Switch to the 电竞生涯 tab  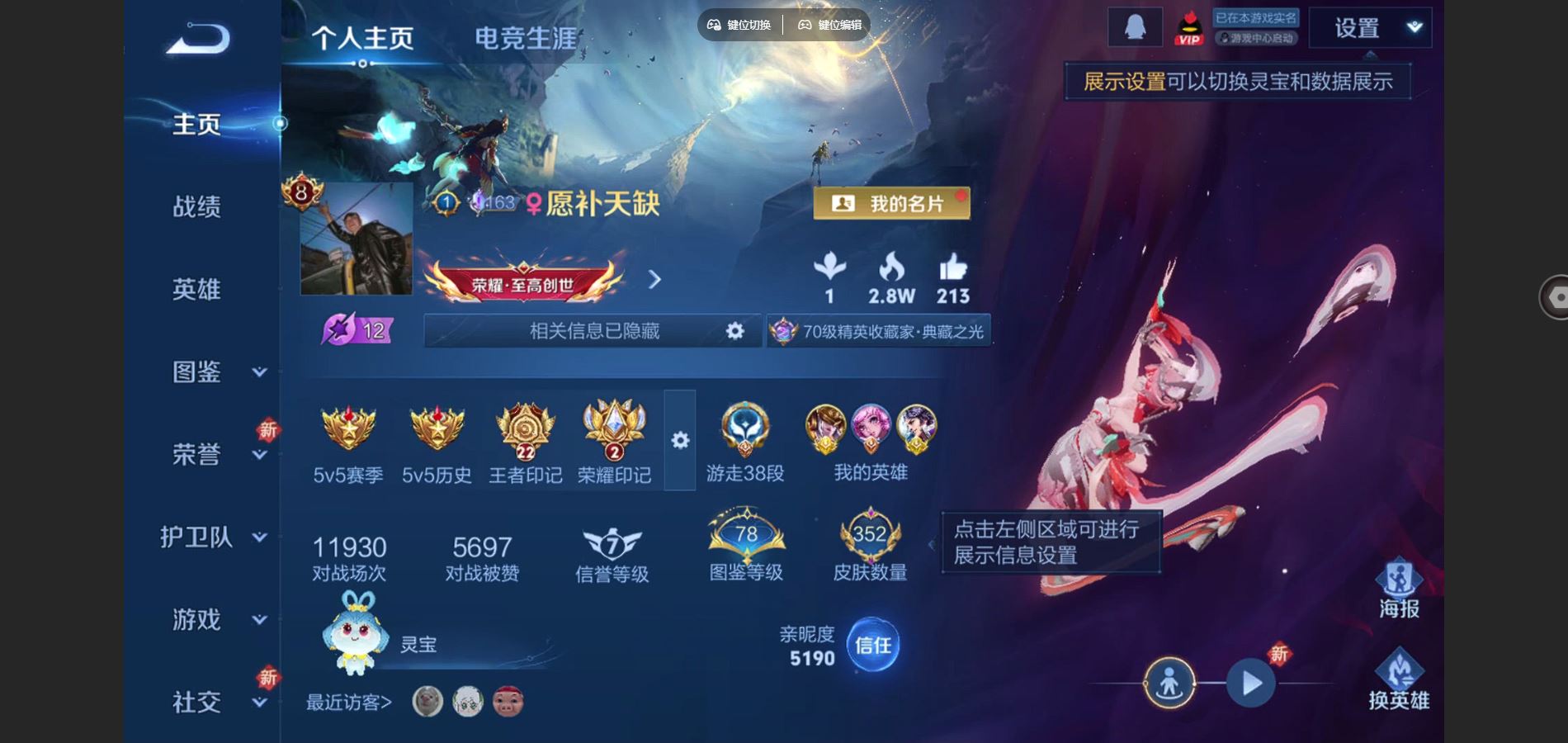click(x=527, y=36)
